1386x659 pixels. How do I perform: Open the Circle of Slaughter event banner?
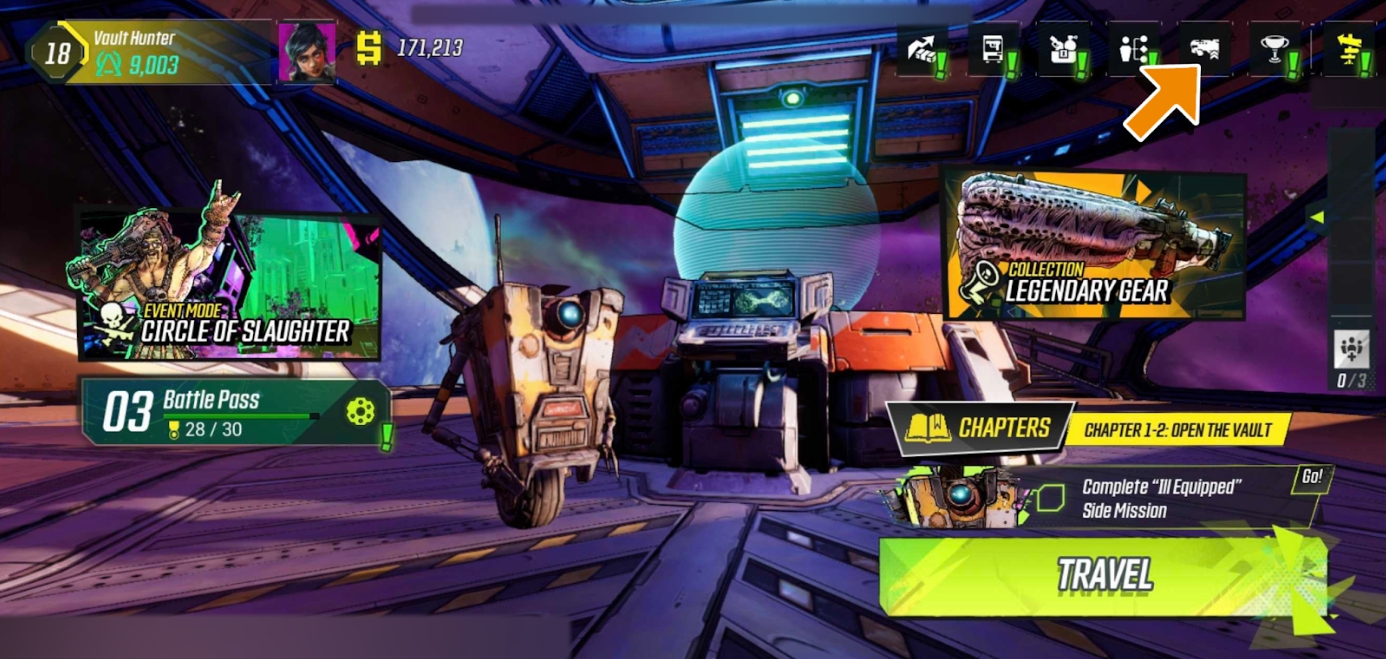click(x=230, y=284)
